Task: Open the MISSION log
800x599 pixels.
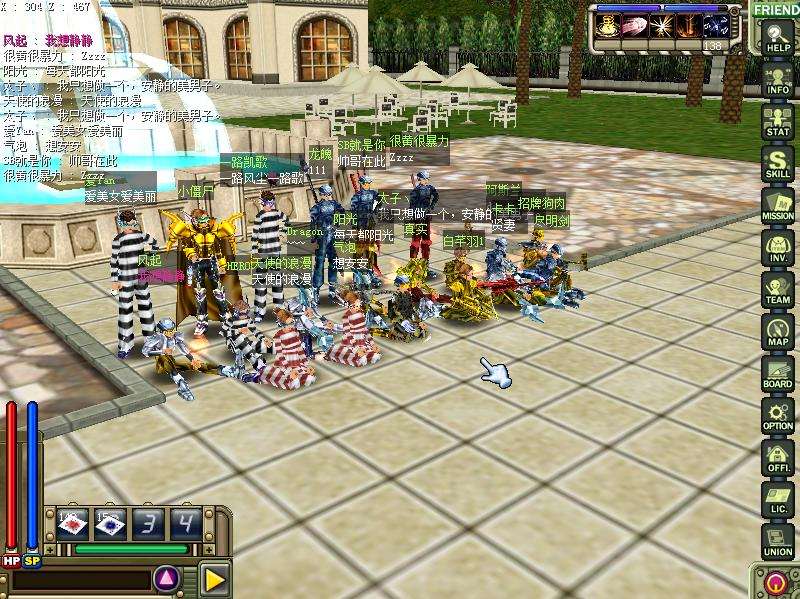Action: [777, 203]
